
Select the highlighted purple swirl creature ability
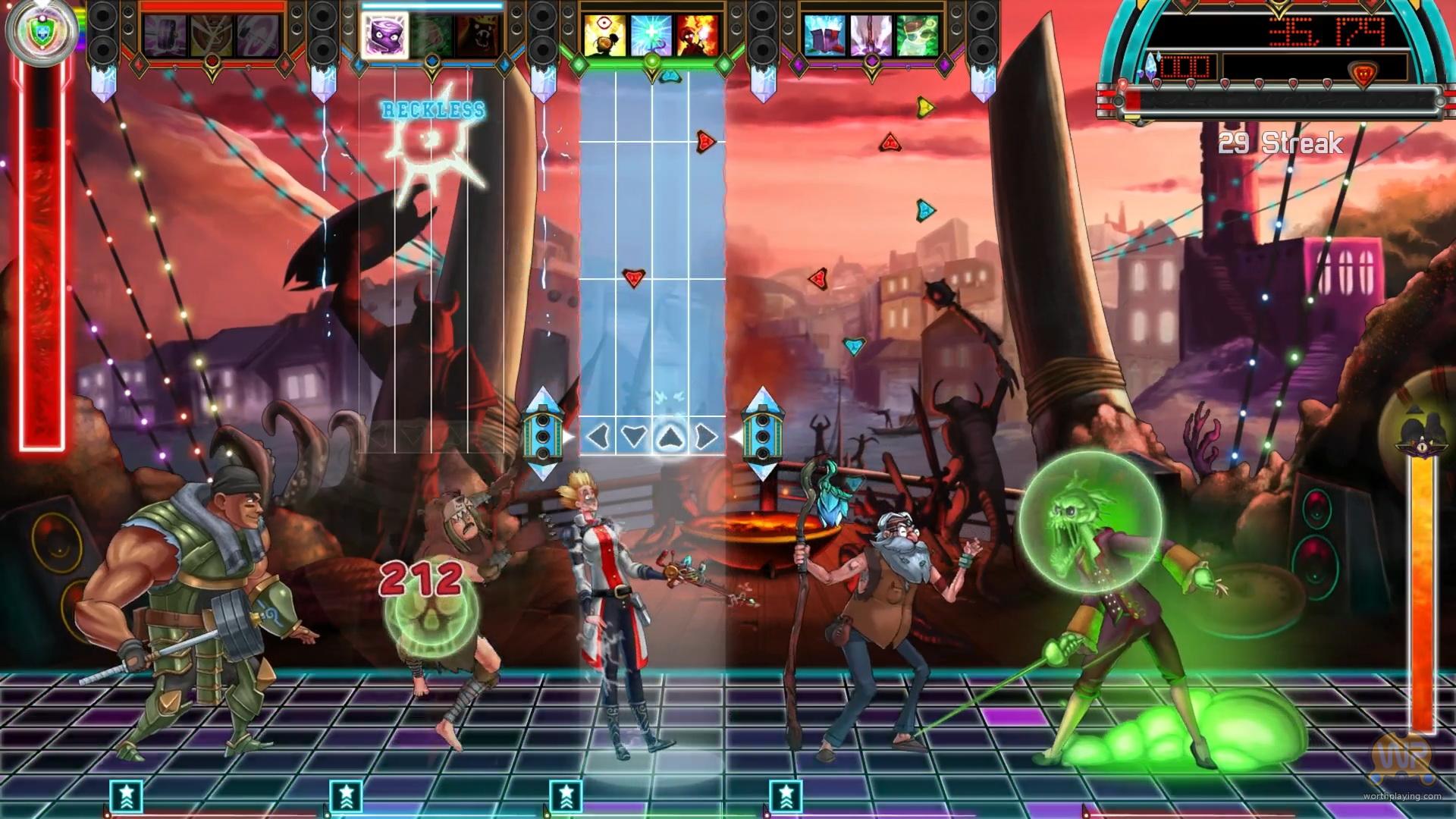(x=385, y=36)
